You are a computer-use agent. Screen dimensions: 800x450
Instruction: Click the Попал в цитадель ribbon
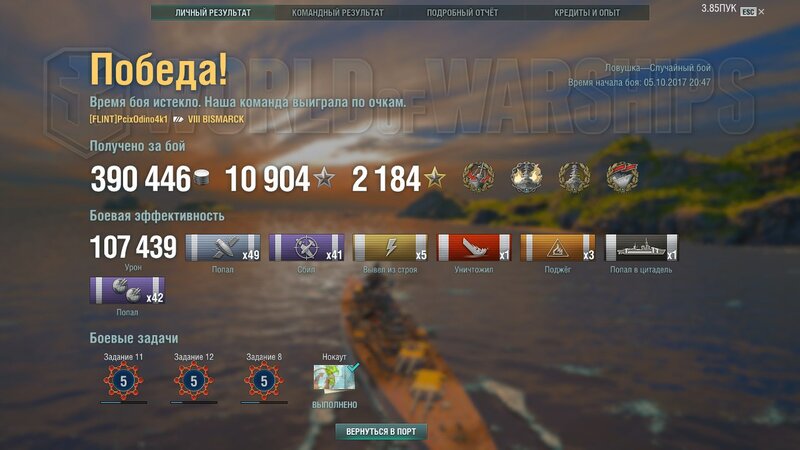coord(642,248)
